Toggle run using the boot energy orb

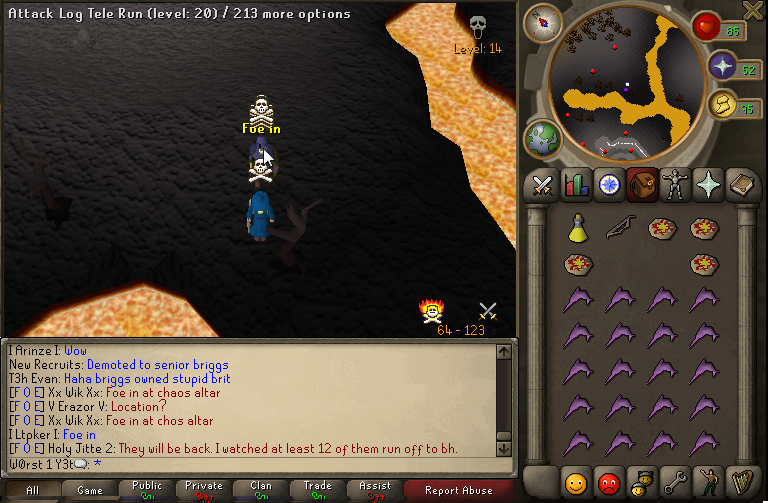[720, 104]
